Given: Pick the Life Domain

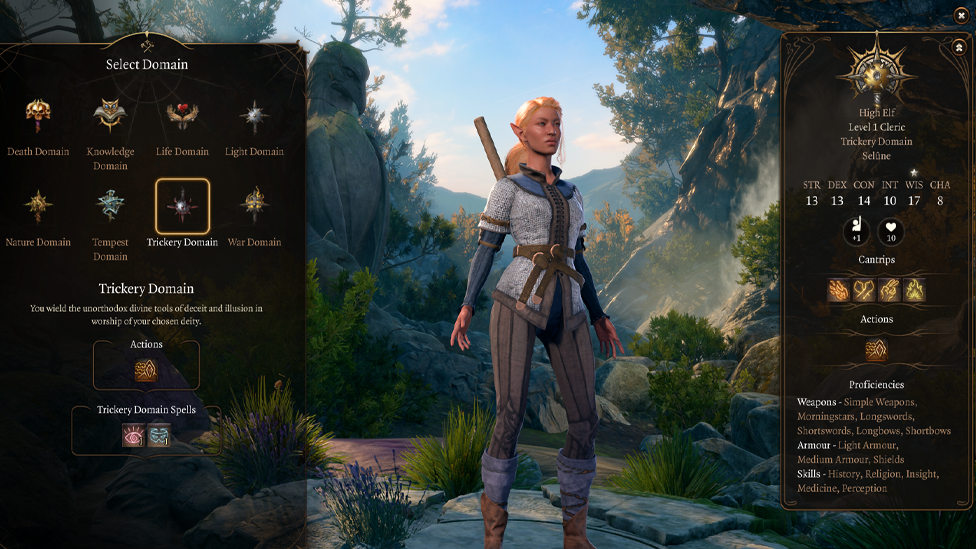Looking at the screenshot, I should click(182, 116).
